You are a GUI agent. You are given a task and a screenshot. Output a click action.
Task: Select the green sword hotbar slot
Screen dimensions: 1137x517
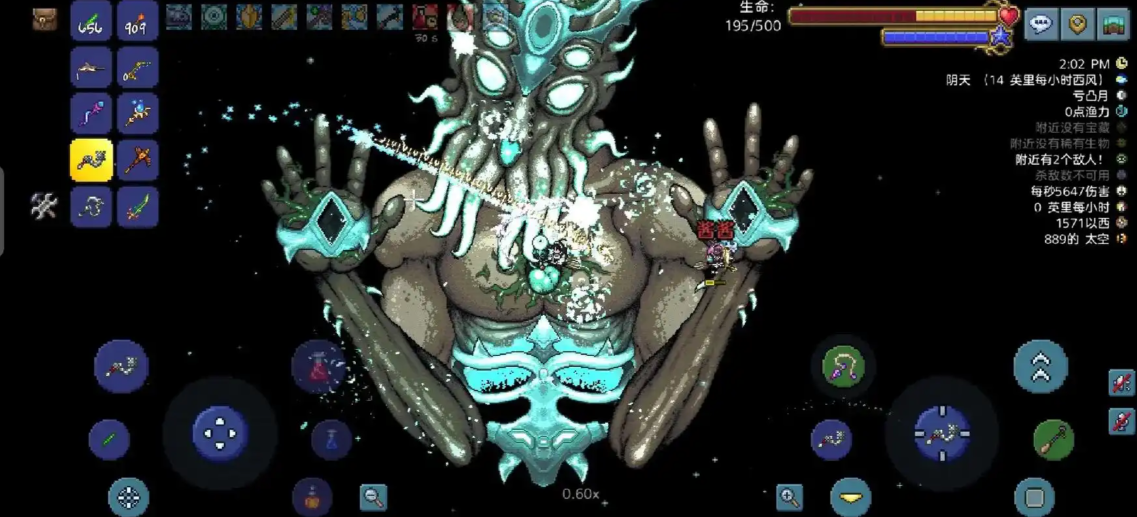coord(138,207)
